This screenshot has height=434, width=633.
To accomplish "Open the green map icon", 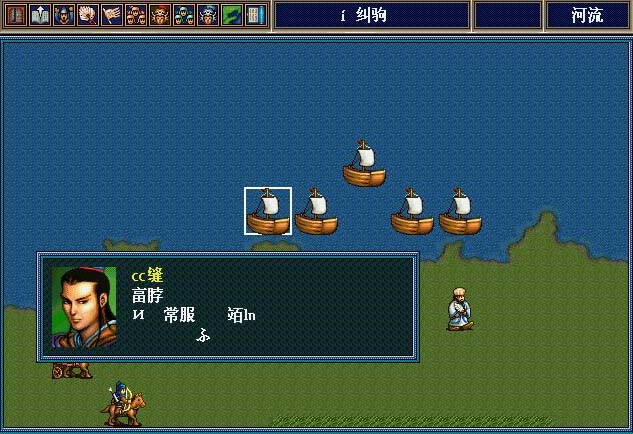I will (232, 15).
